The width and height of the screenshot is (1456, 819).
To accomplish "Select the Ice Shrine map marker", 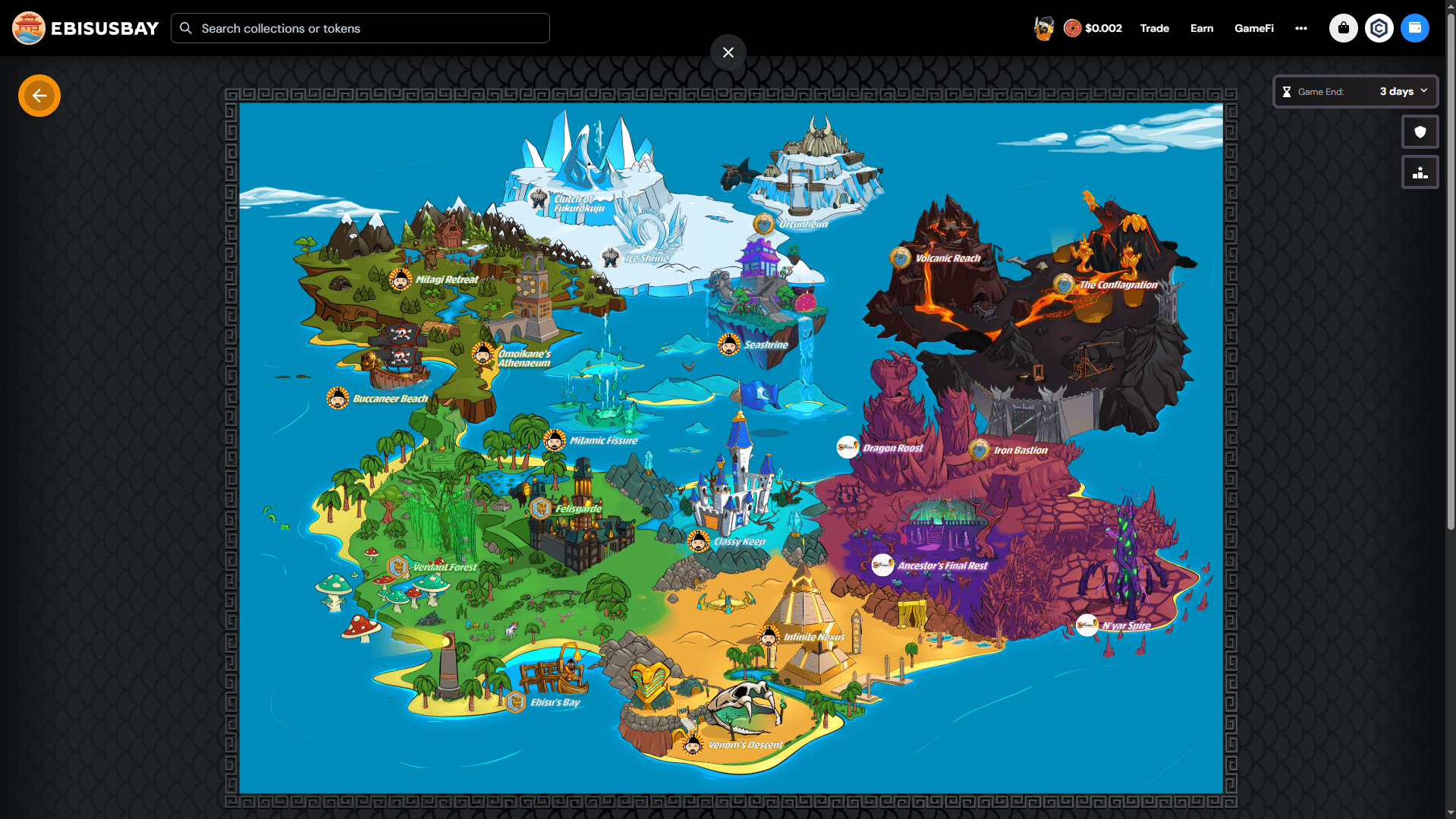I will coord(611,257).
